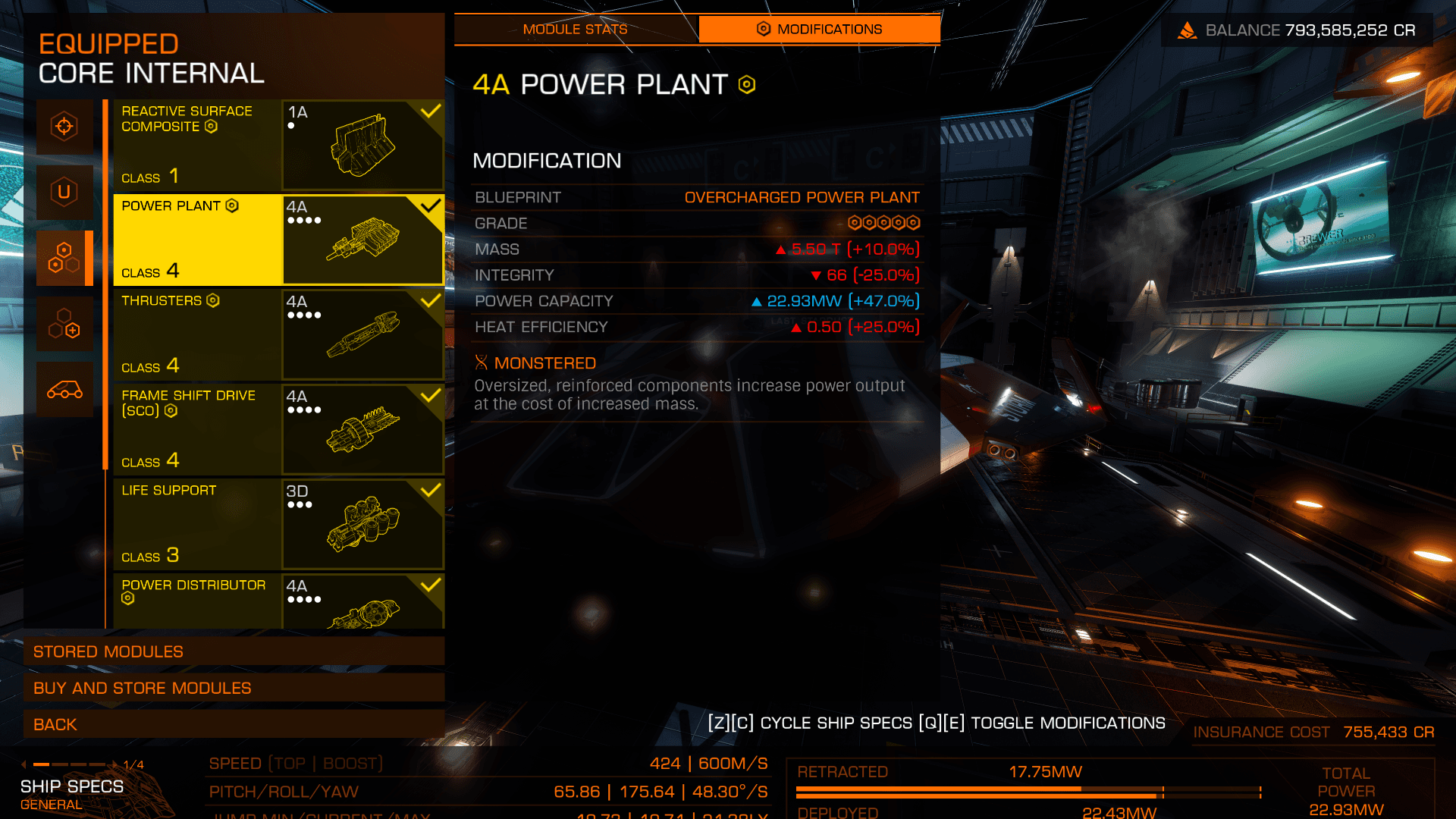Open the utility mounts U category
The width and height of the screenshot is (1456, 819).
tap(64, 192)
